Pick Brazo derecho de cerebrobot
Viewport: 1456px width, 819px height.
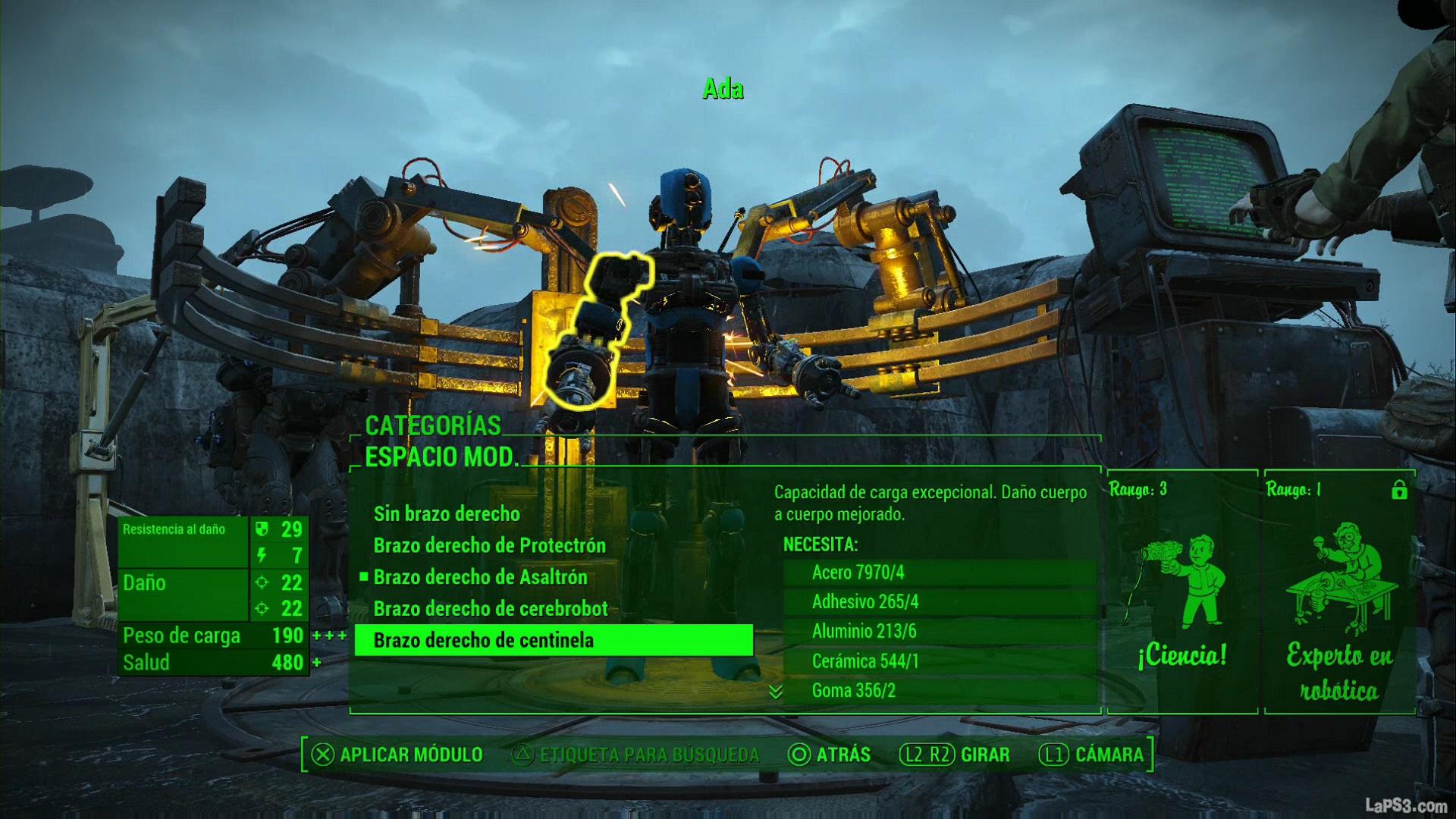point(491,609)
